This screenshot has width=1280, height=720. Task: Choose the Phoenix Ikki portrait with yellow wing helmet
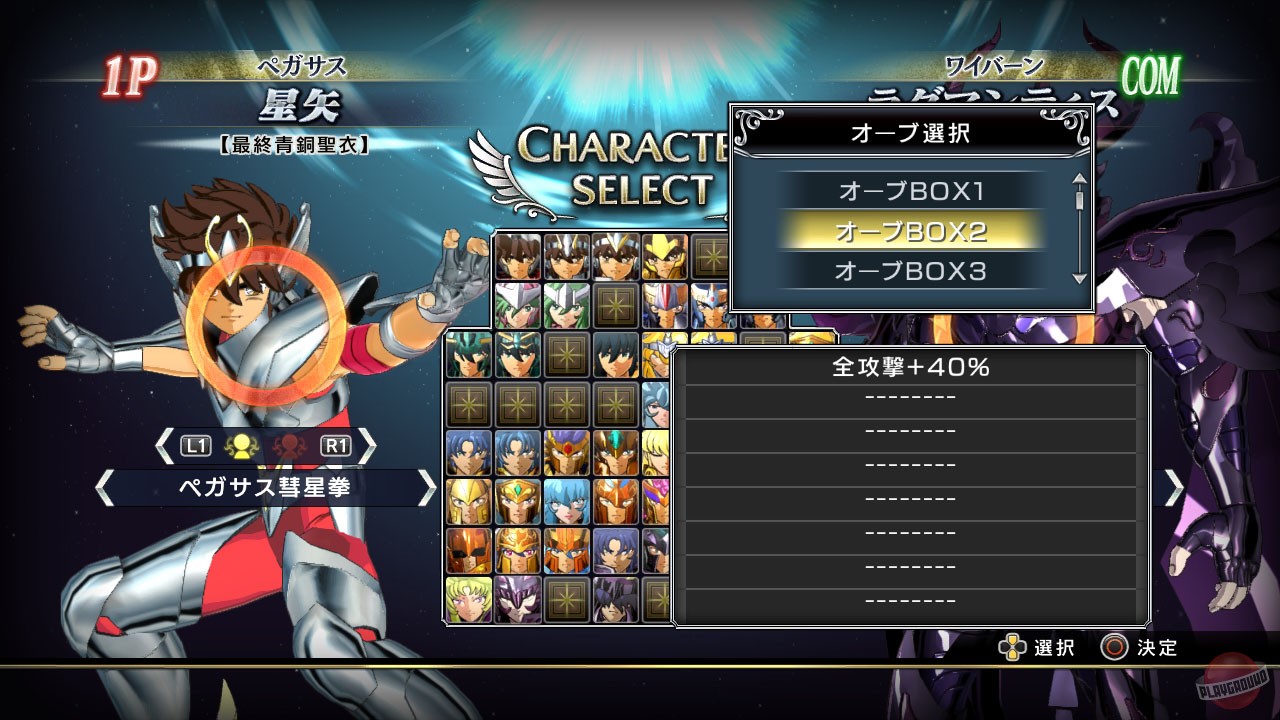click(x=664, y=255)
